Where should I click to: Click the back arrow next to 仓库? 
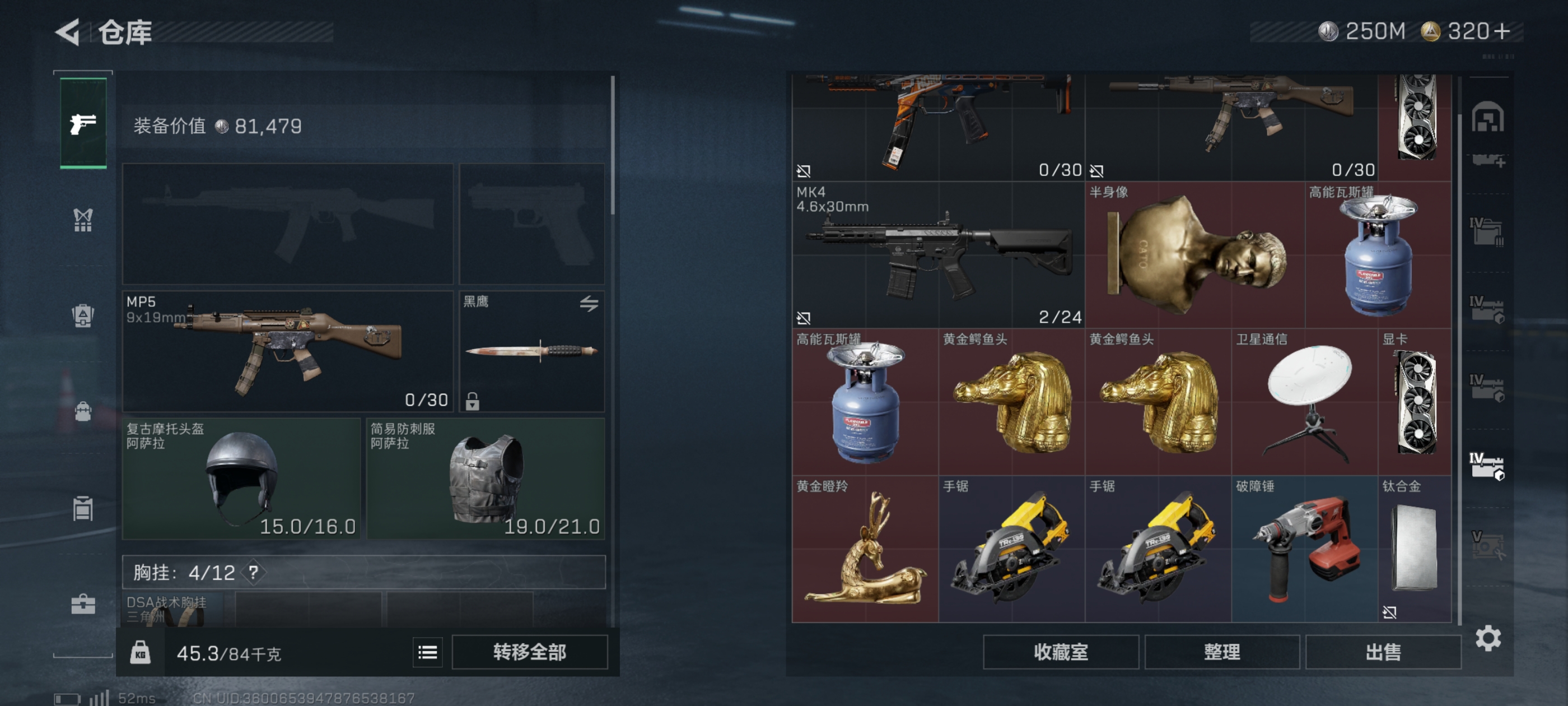69,33
